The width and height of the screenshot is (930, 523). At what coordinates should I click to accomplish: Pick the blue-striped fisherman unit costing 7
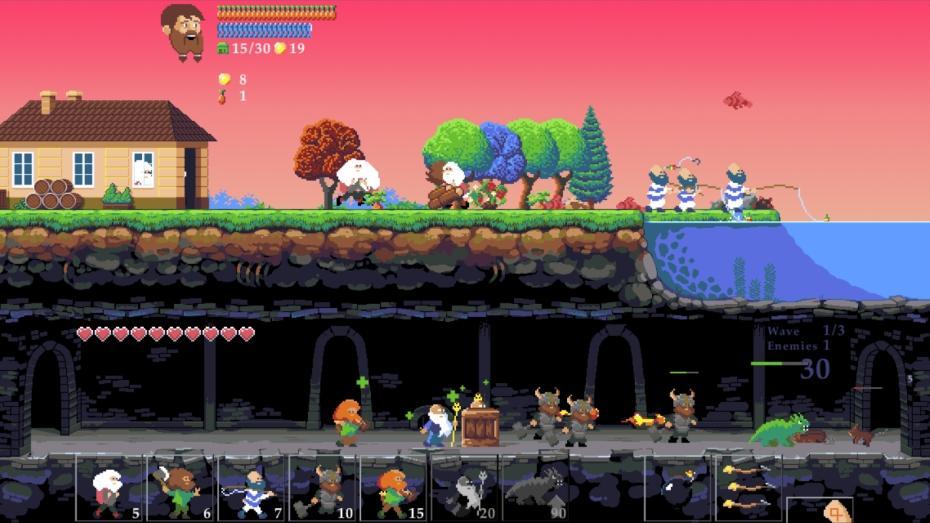point(252,487)
